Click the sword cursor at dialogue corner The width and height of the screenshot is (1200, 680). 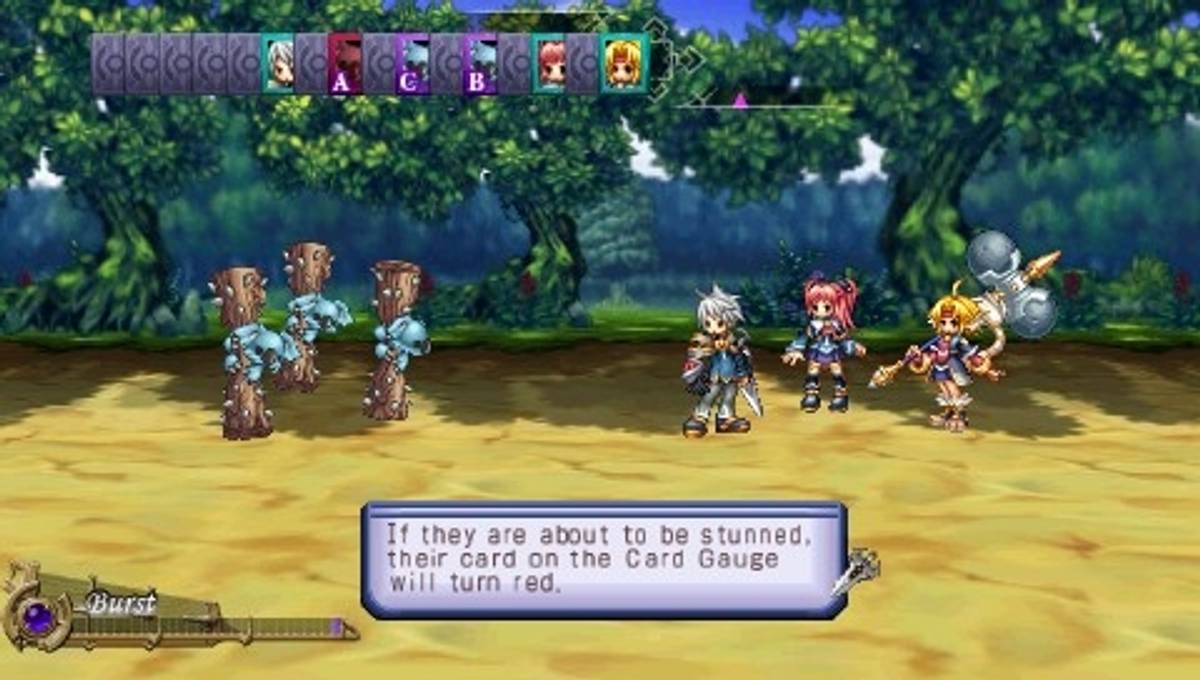click(856, 571)
